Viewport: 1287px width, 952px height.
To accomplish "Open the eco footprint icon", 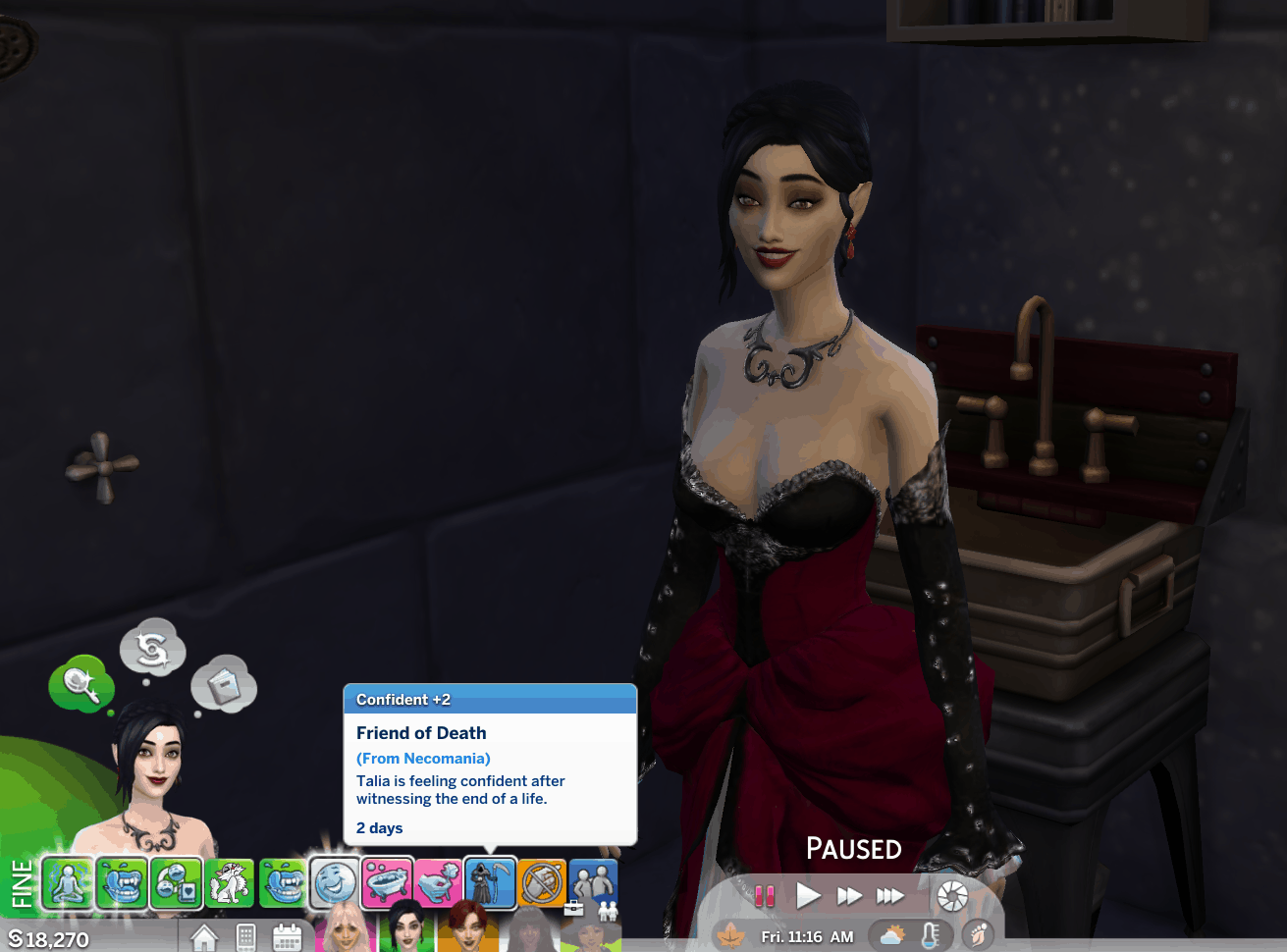I will pyautogui.click(x=977, y=935).
